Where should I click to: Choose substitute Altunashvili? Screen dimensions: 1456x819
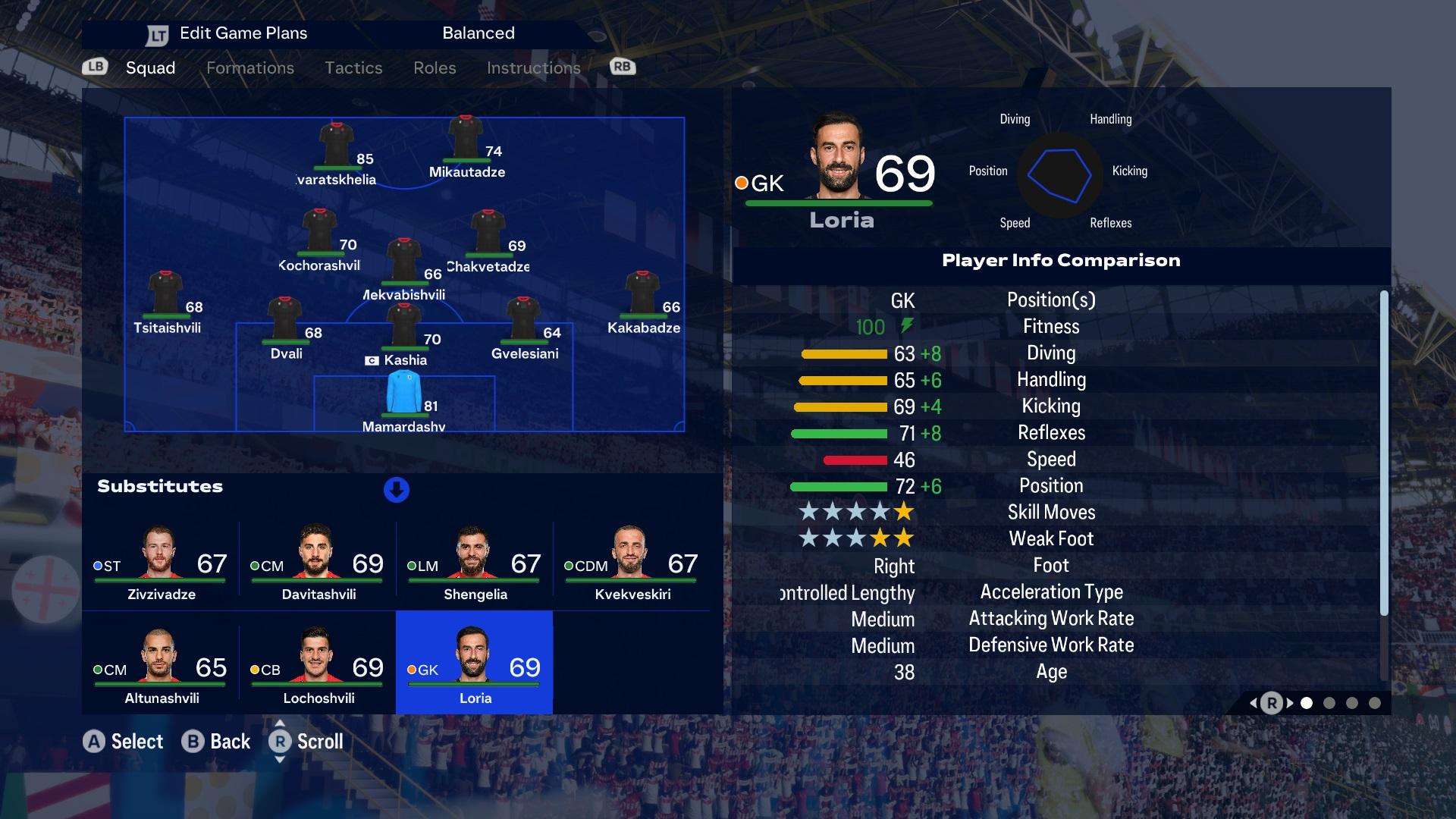(161, 665)
